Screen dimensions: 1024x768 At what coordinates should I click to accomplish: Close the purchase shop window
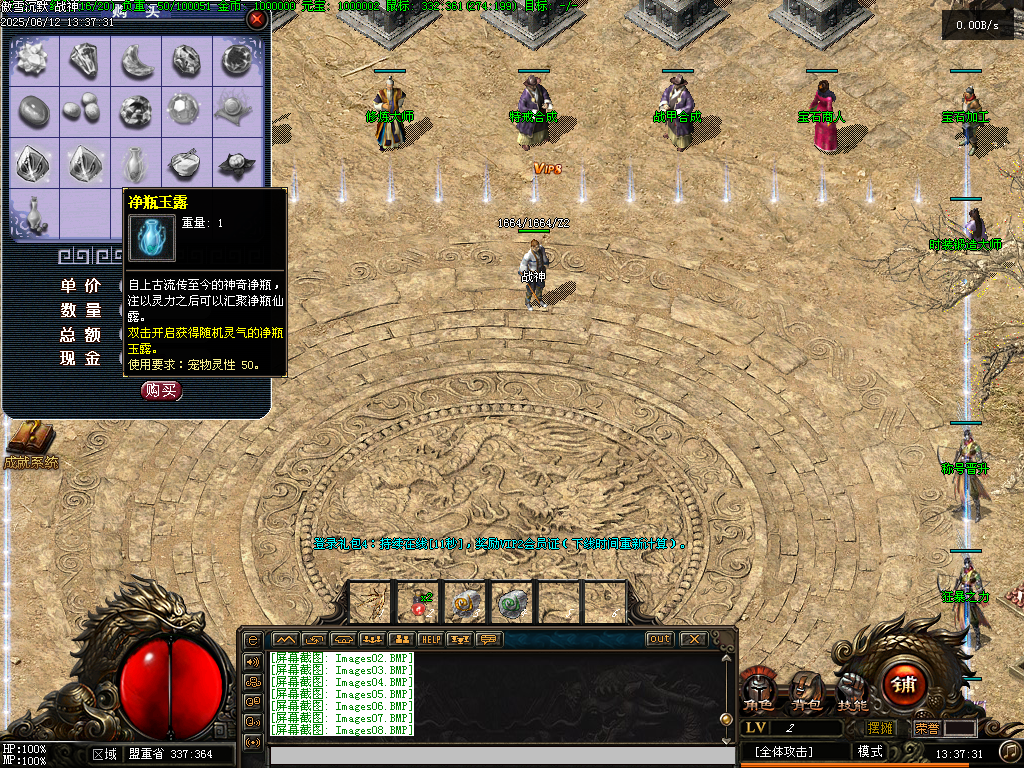pos(257,19)
